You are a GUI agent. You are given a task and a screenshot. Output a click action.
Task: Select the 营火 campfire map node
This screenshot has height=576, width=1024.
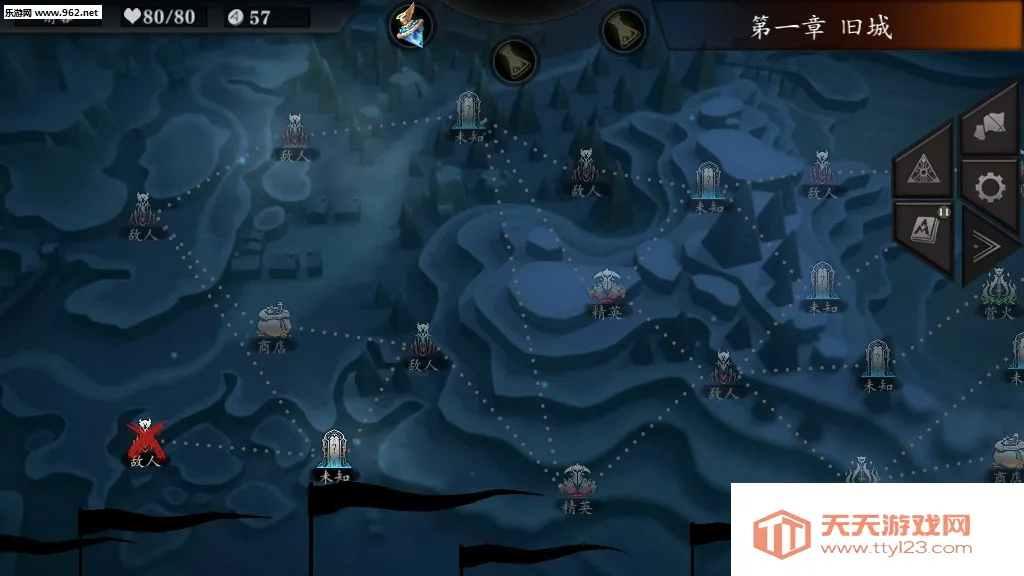click(998, 293)
